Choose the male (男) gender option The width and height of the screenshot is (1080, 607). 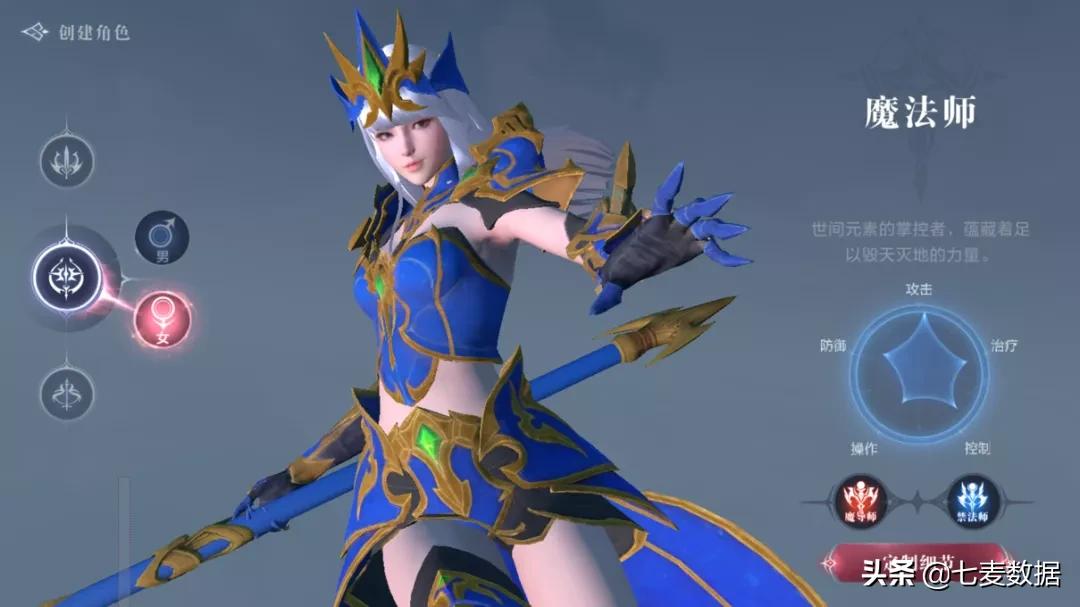pos(162,238)
